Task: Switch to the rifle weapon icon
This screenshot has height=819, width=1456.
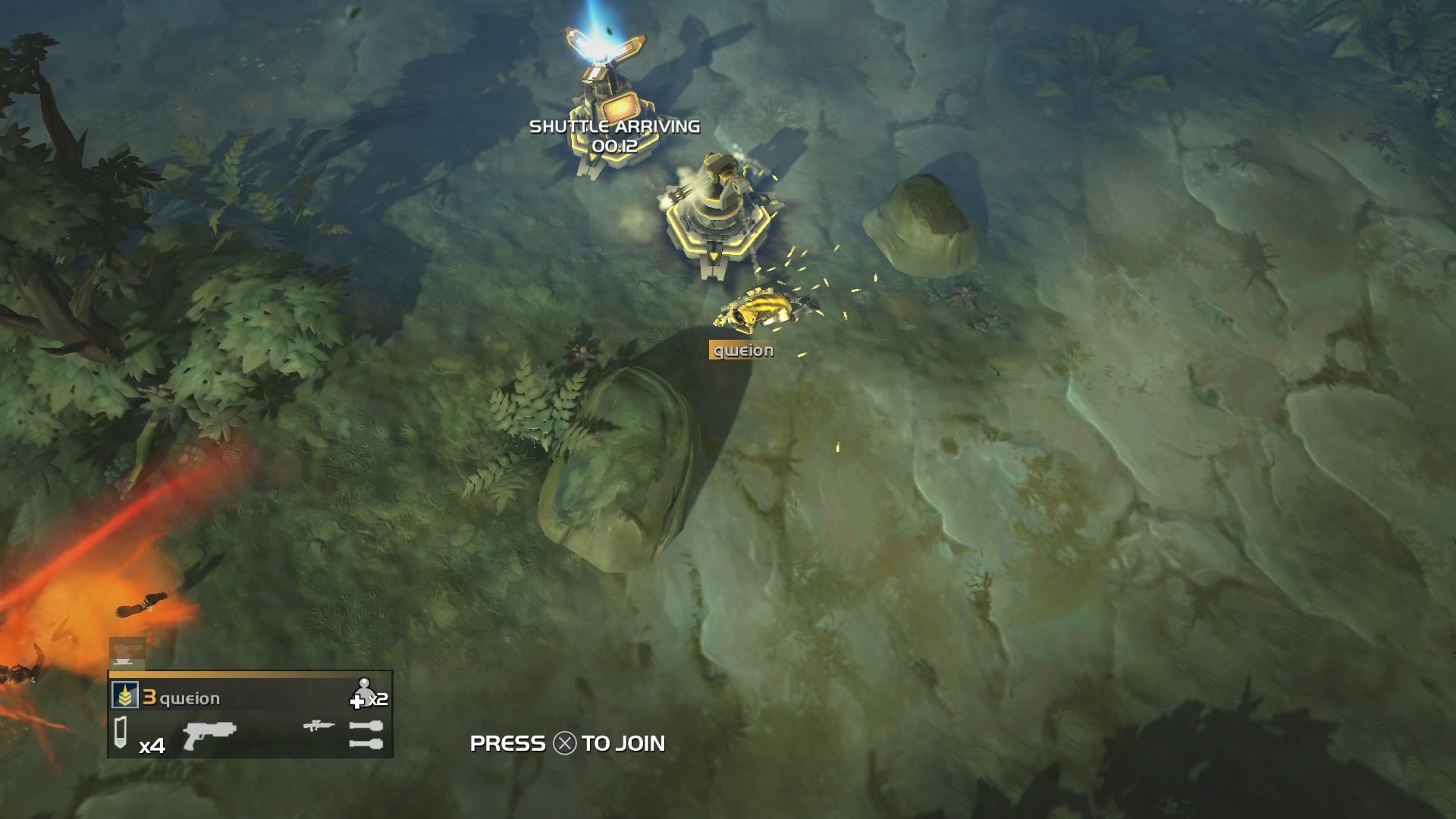Action: (318, 726)
